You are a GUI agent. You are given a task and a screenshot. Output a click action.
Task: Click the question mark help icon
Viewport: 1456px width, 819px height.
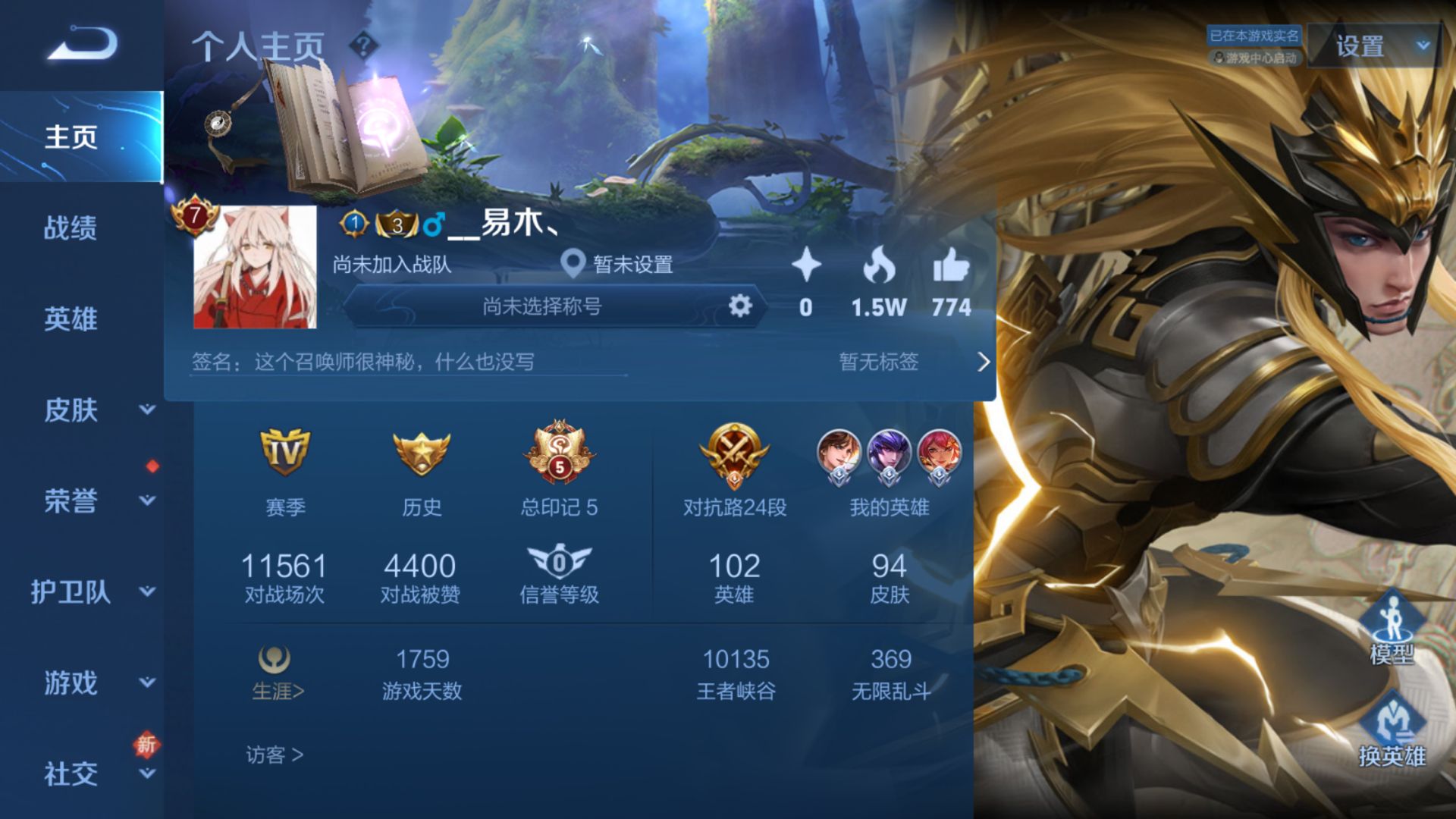pos(364,46)
